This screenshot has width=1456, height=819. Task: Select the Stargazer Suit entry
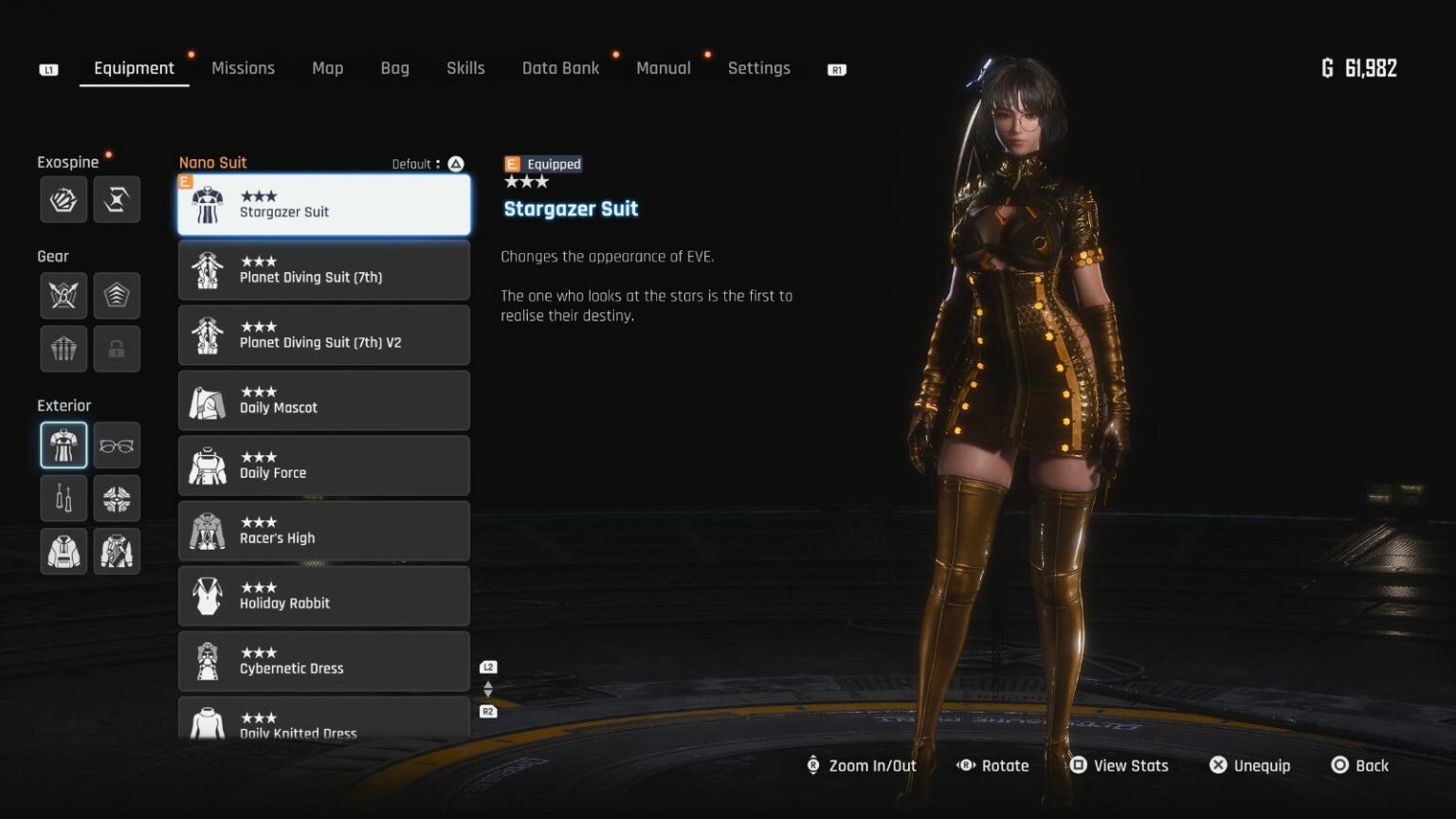coord(324,205)
